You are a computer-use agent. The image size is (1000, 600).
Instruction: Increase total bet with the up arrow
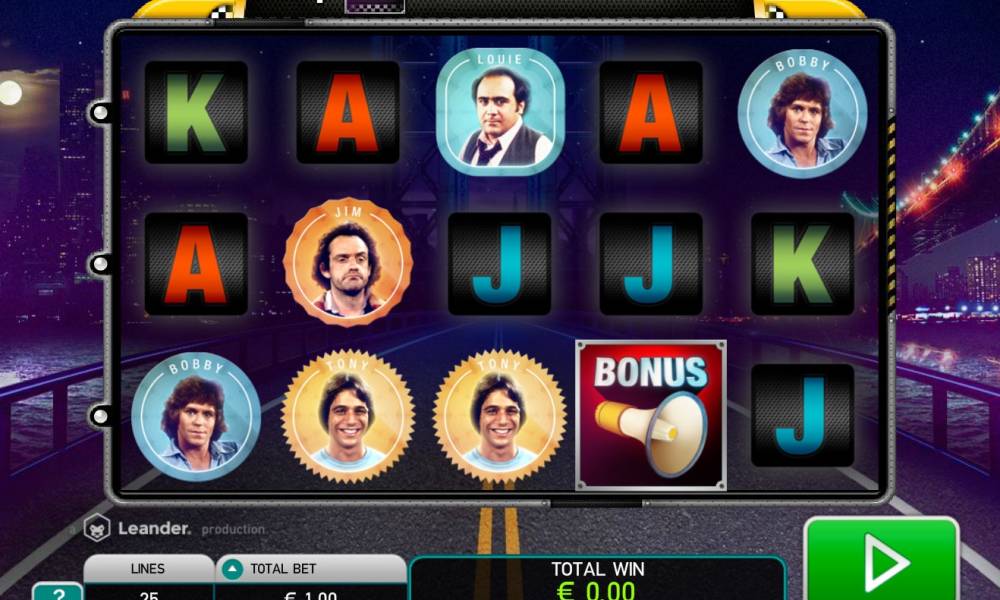pos(232,569)
